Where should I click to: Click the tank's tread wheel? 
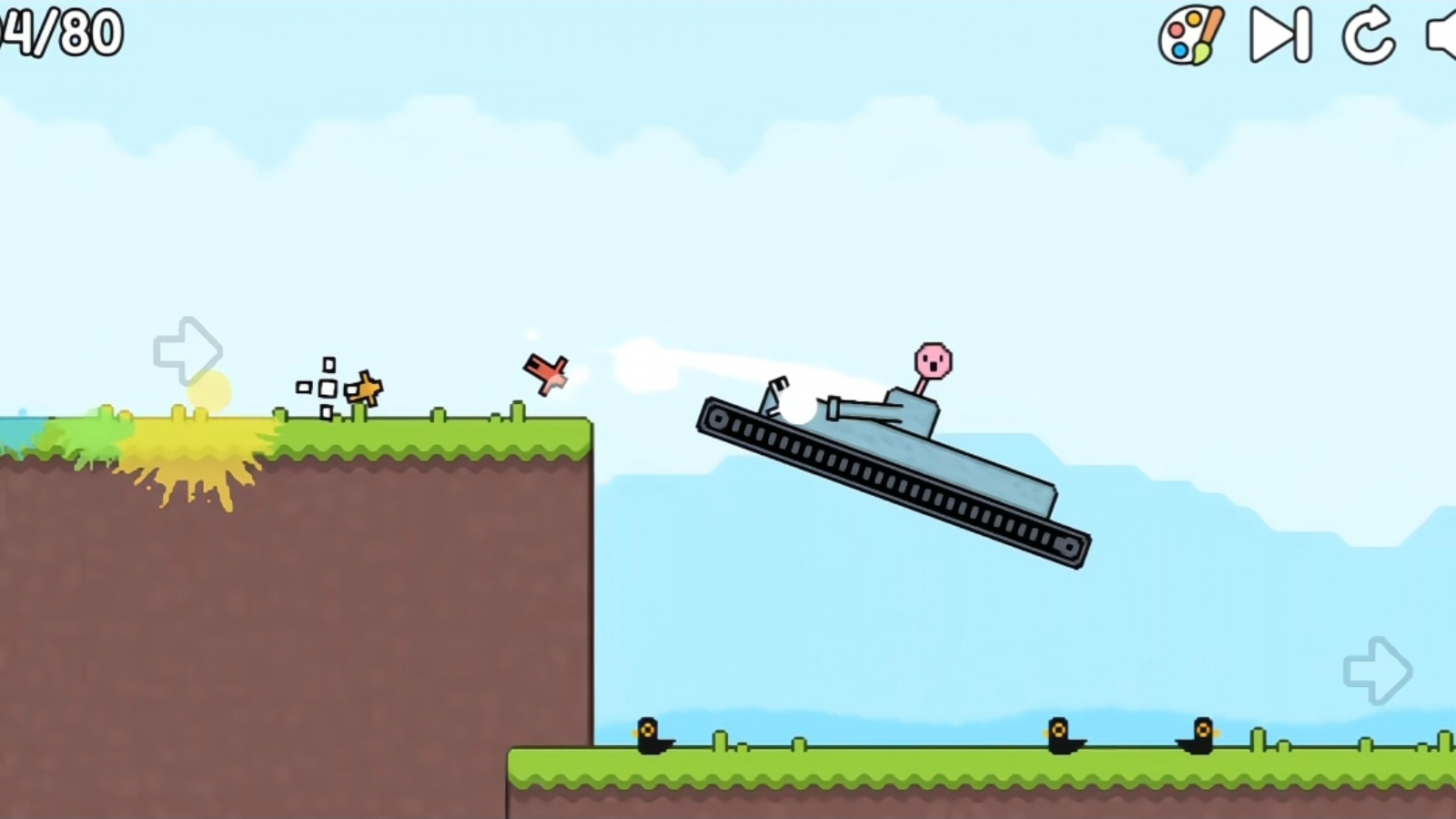[x=719, y=419]
